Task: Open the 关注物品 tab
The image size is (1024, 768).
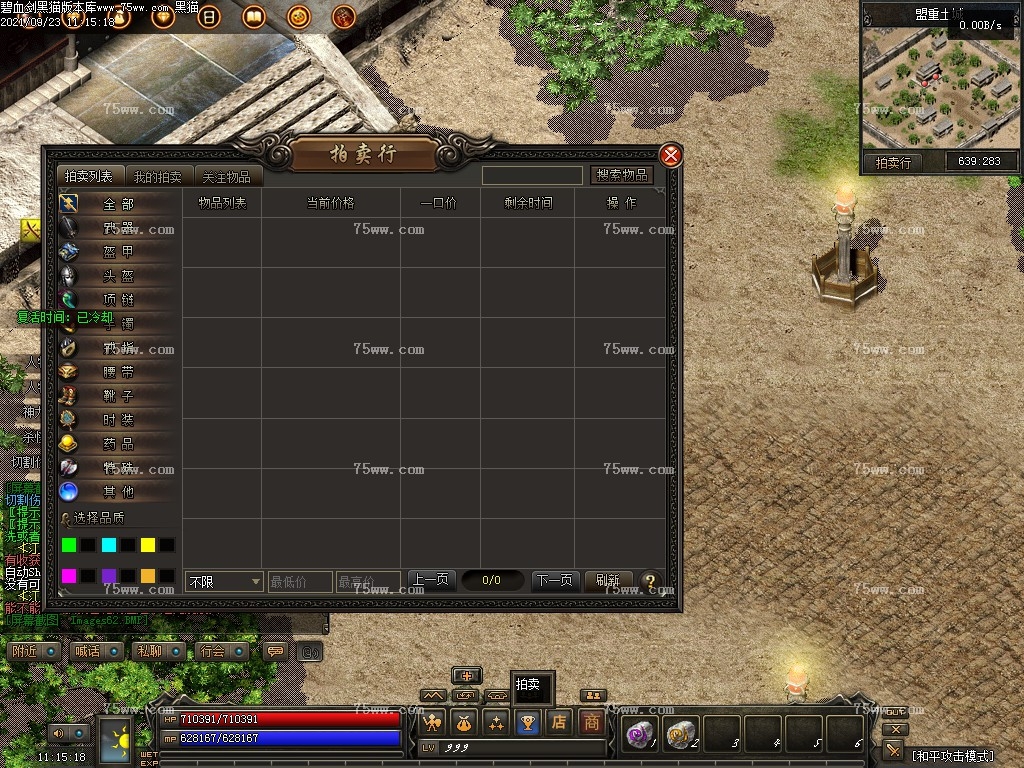Action: (226, 177)
